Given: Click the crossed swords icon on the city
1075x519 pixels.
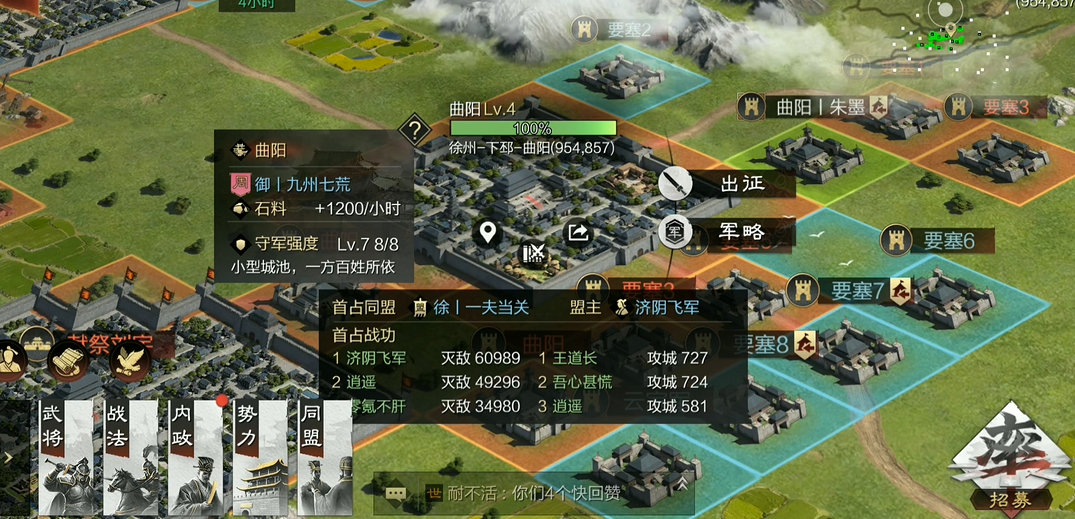Looking at the screenshot, I should (534, 253).
